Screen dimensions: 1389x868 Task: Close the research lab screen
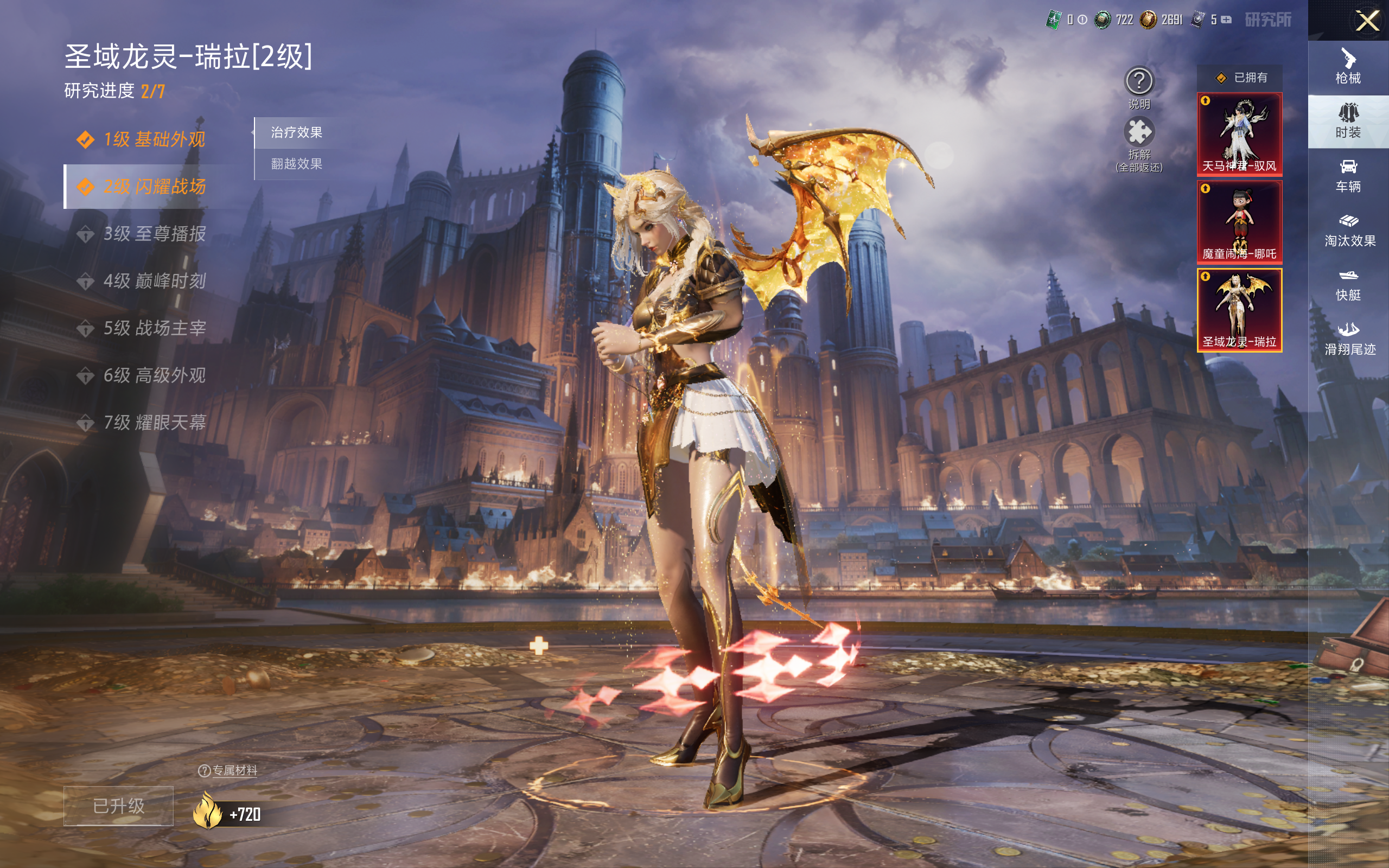click(x=1367, y=21)
